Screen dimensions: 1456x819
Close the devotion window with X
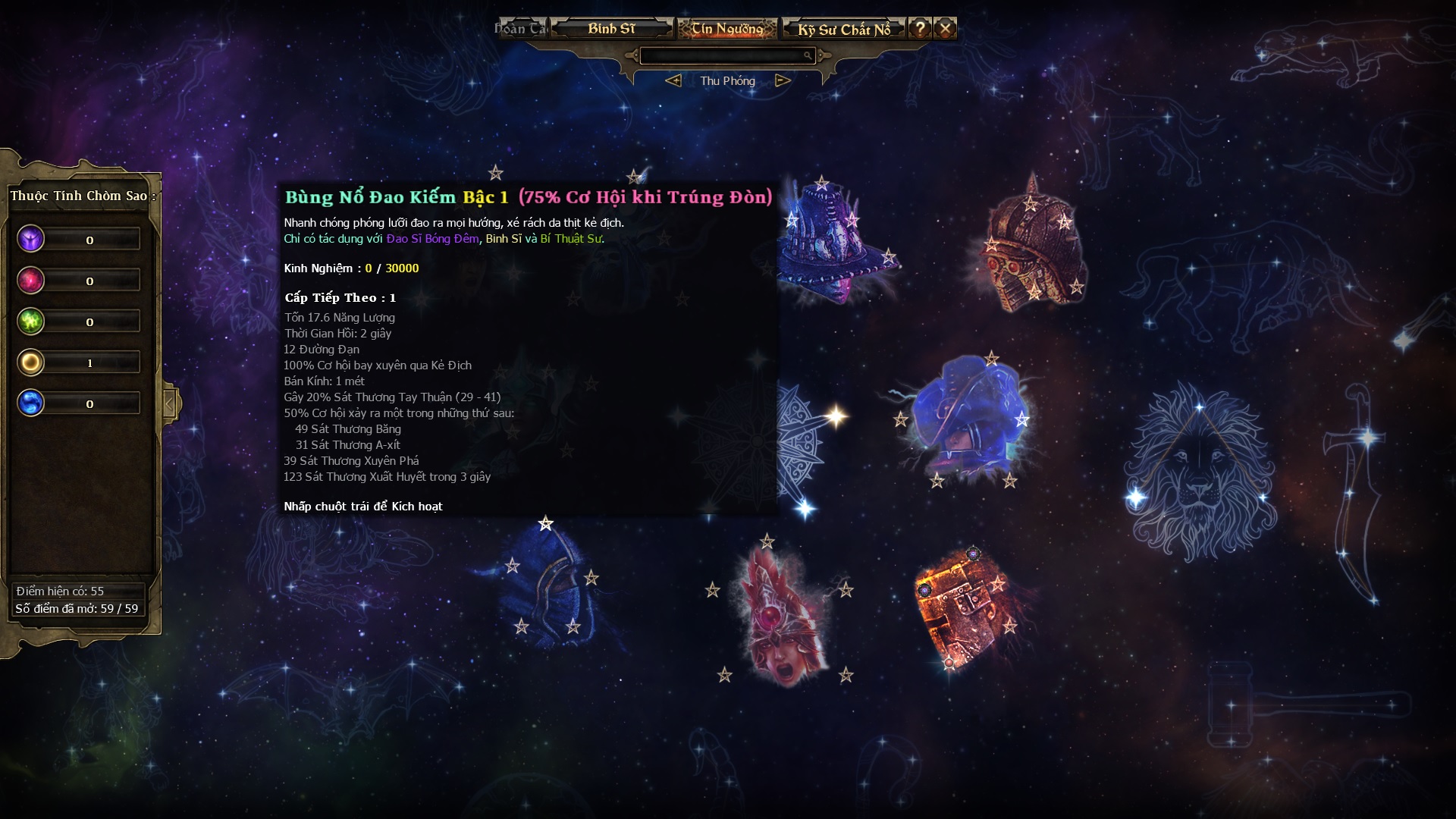coord(945,29)
